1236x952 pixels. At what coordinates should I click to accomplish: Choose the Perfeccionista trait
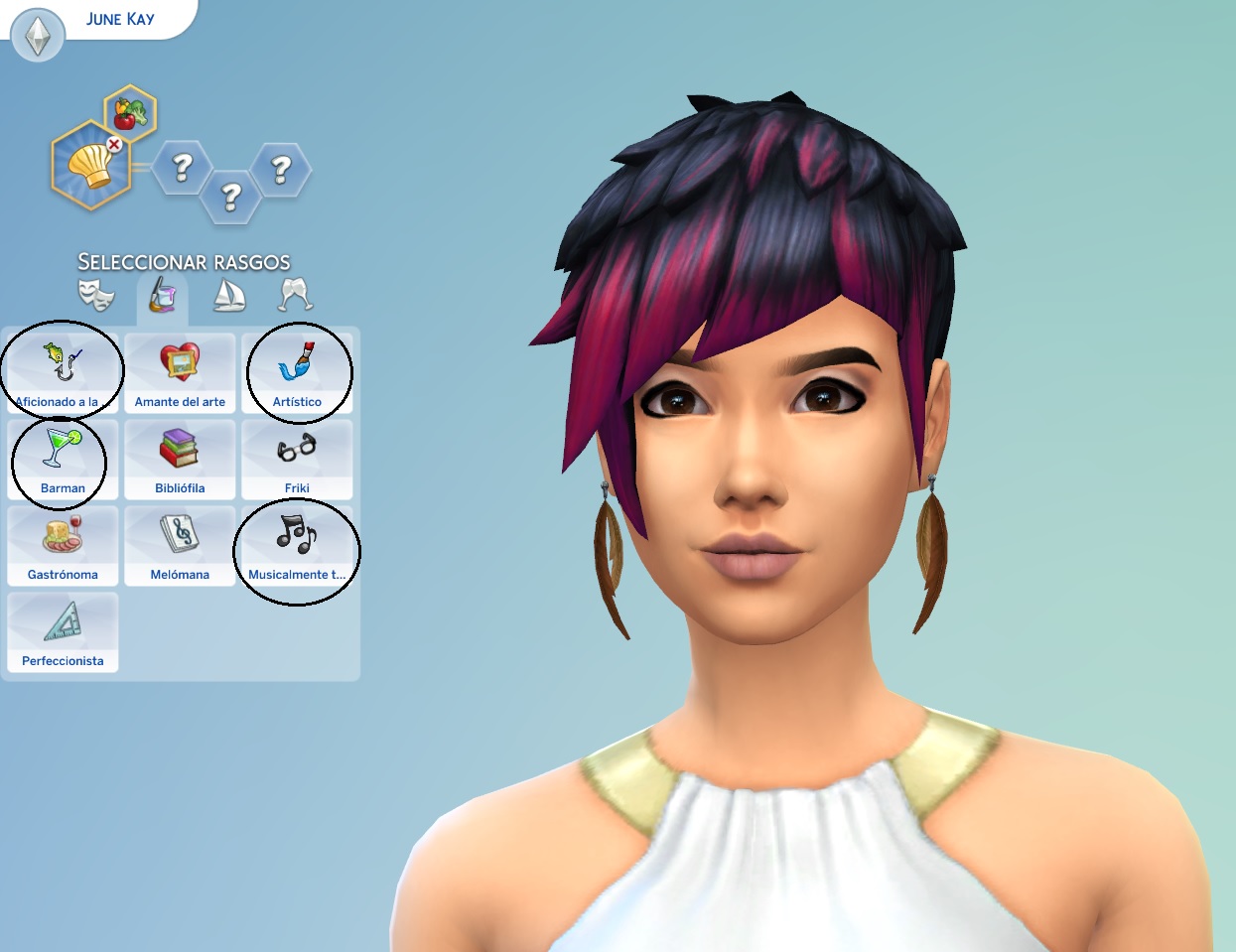(x=63, y=631)
